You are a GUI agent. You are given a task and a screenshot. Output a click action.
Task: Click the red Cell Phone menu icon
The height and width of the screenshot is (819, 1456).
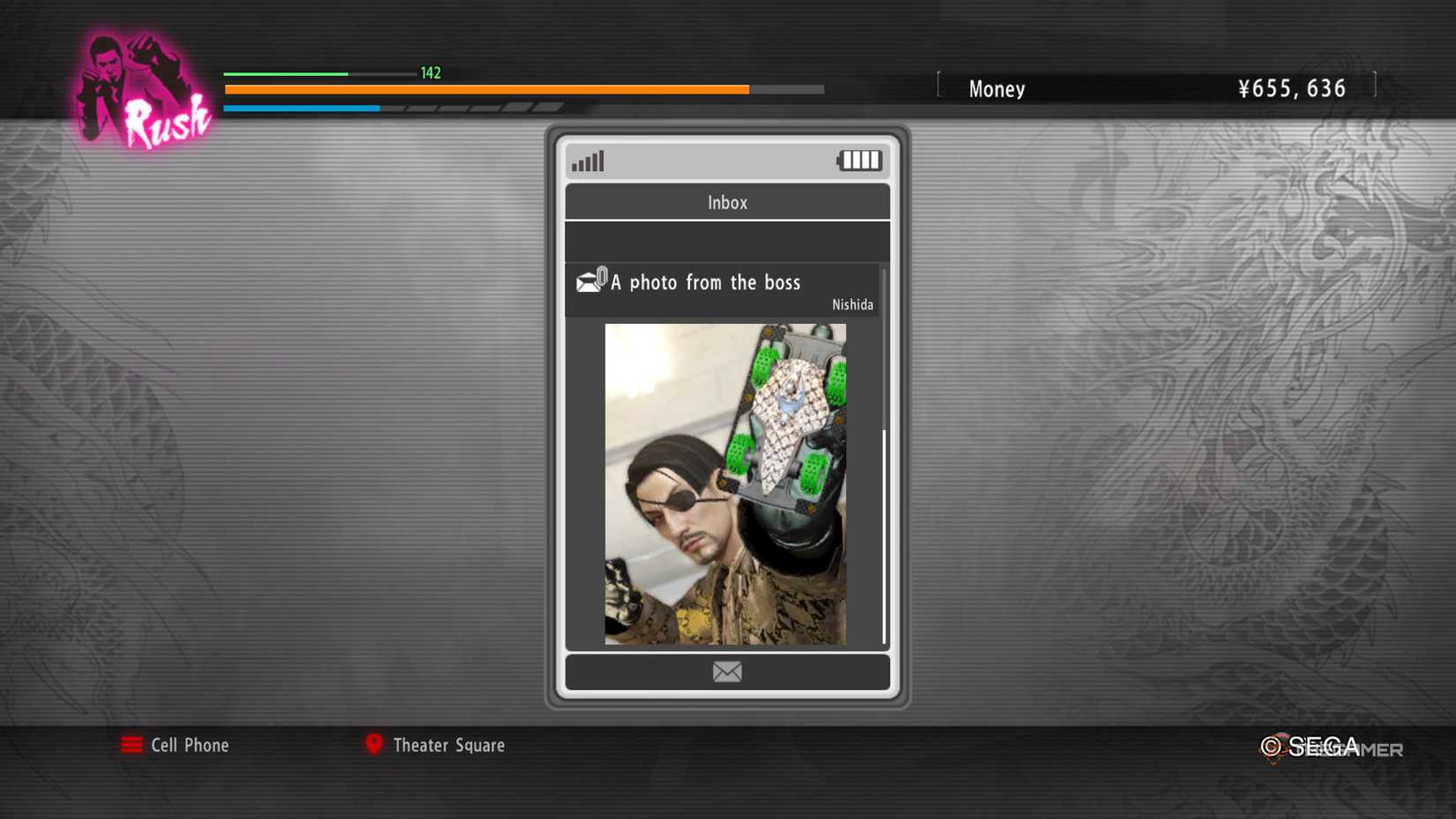click(131, 745)
